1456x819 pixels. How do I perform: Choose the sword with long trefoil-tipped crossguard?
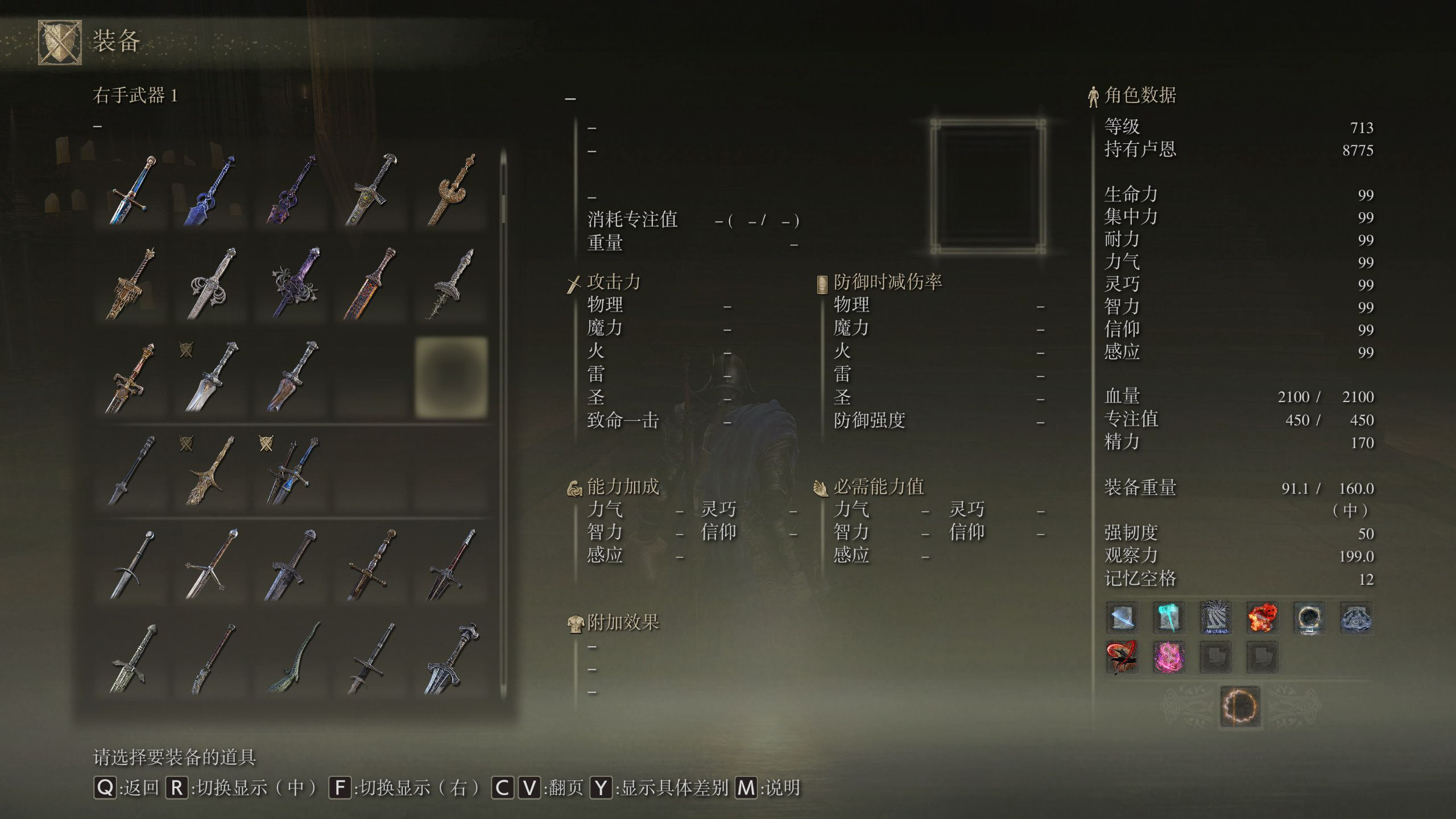tap(212, 565)
